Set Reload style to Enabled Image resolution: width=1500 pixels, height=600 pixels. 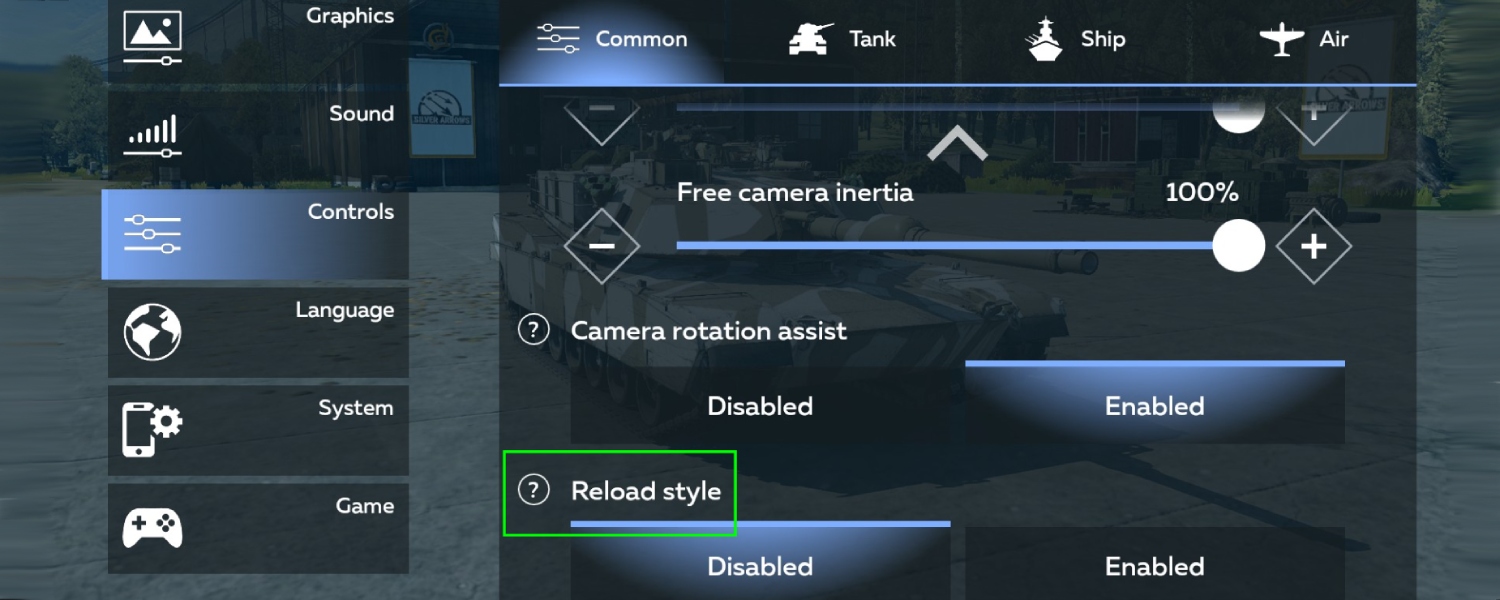tap(1154, 566)
